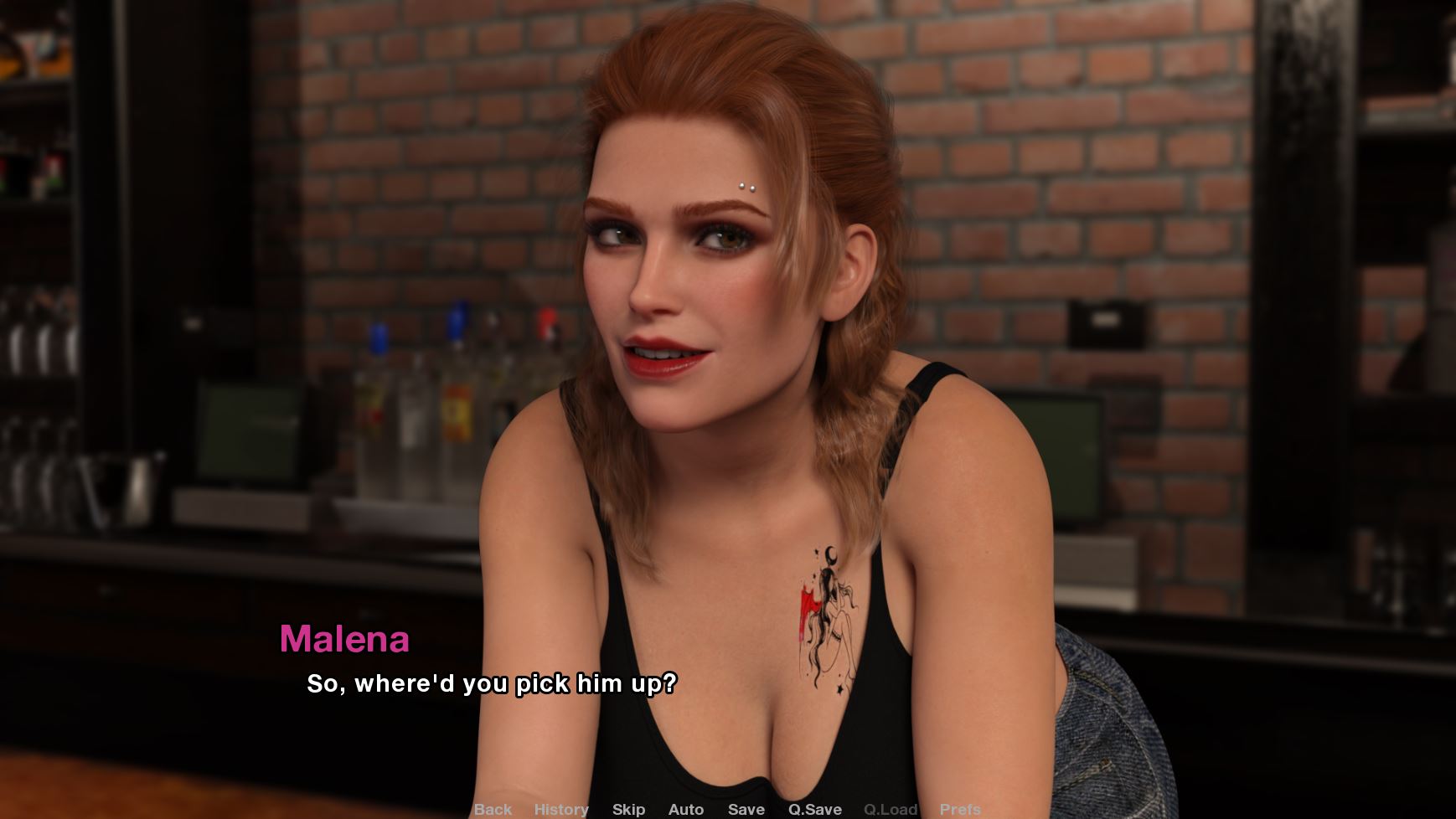1456x819 pixels.
Task: Go back one line with Back
Action: (x=493, y=809)
